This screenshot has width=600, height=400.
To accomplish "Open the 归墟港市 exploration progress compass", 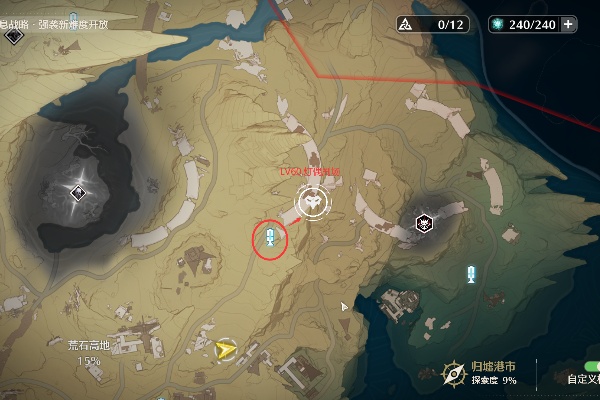I will [x=455, y=373].
